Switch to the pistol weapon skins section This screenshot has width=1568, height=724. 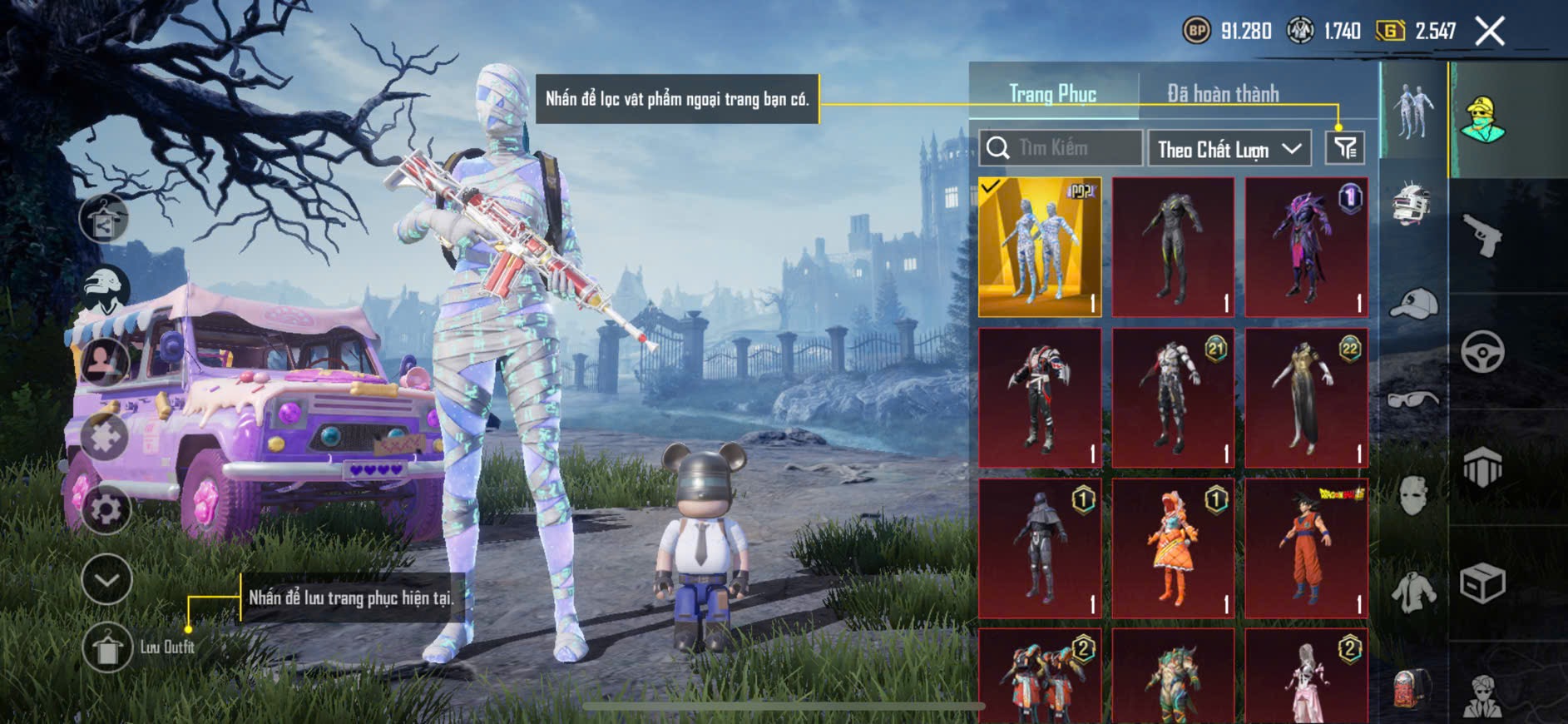click(x=1482, y=236)
